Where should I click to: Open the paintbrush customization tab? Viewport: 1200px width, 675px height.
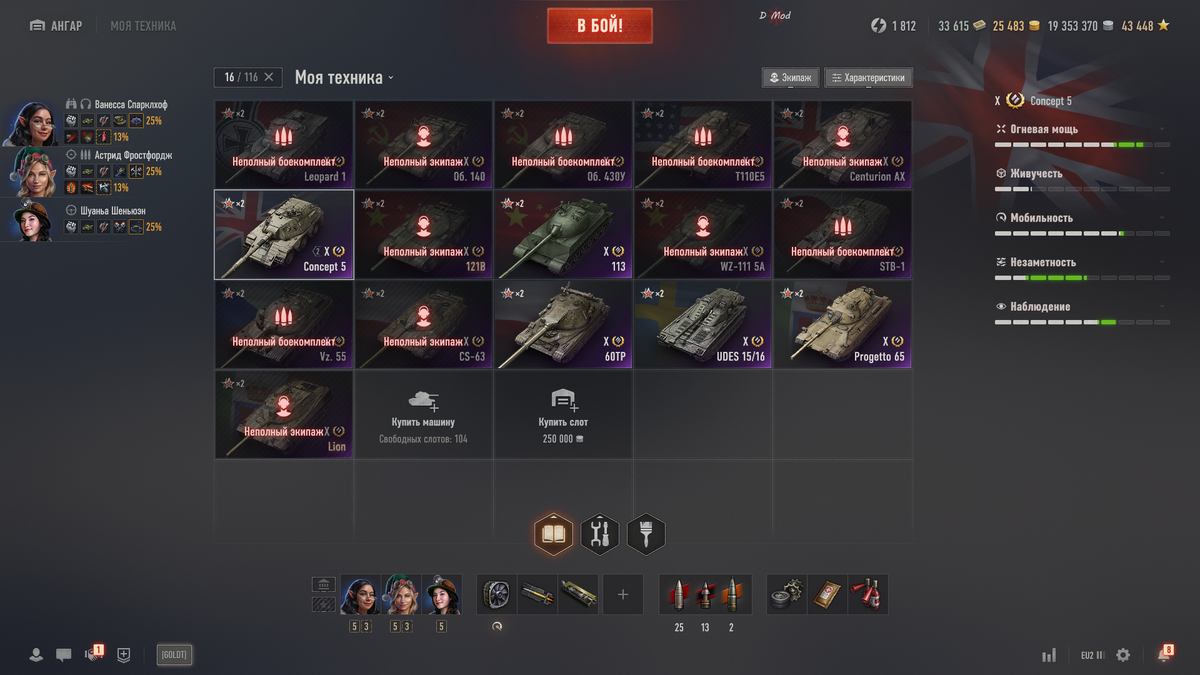(x=646, y=535)
